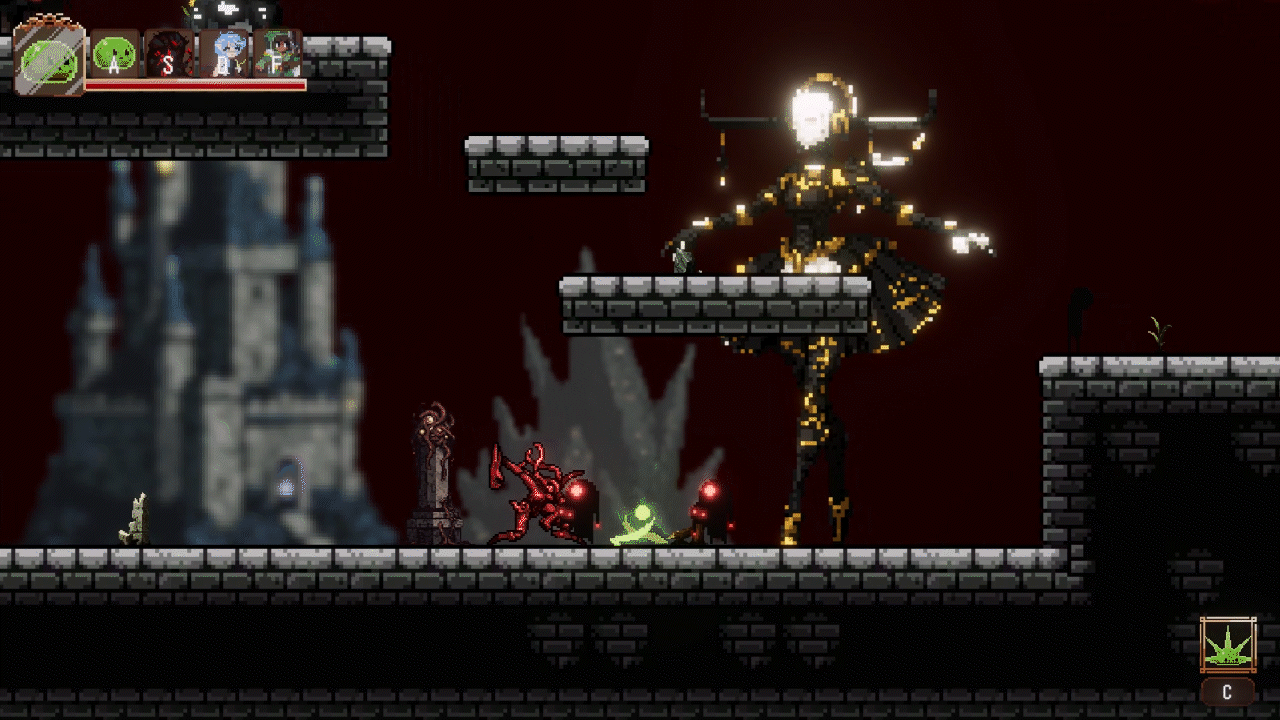The width and height of the screenshot is (1280, 720).
Task: Select the green-leafed plant creature form
Action: pos(277,54)
